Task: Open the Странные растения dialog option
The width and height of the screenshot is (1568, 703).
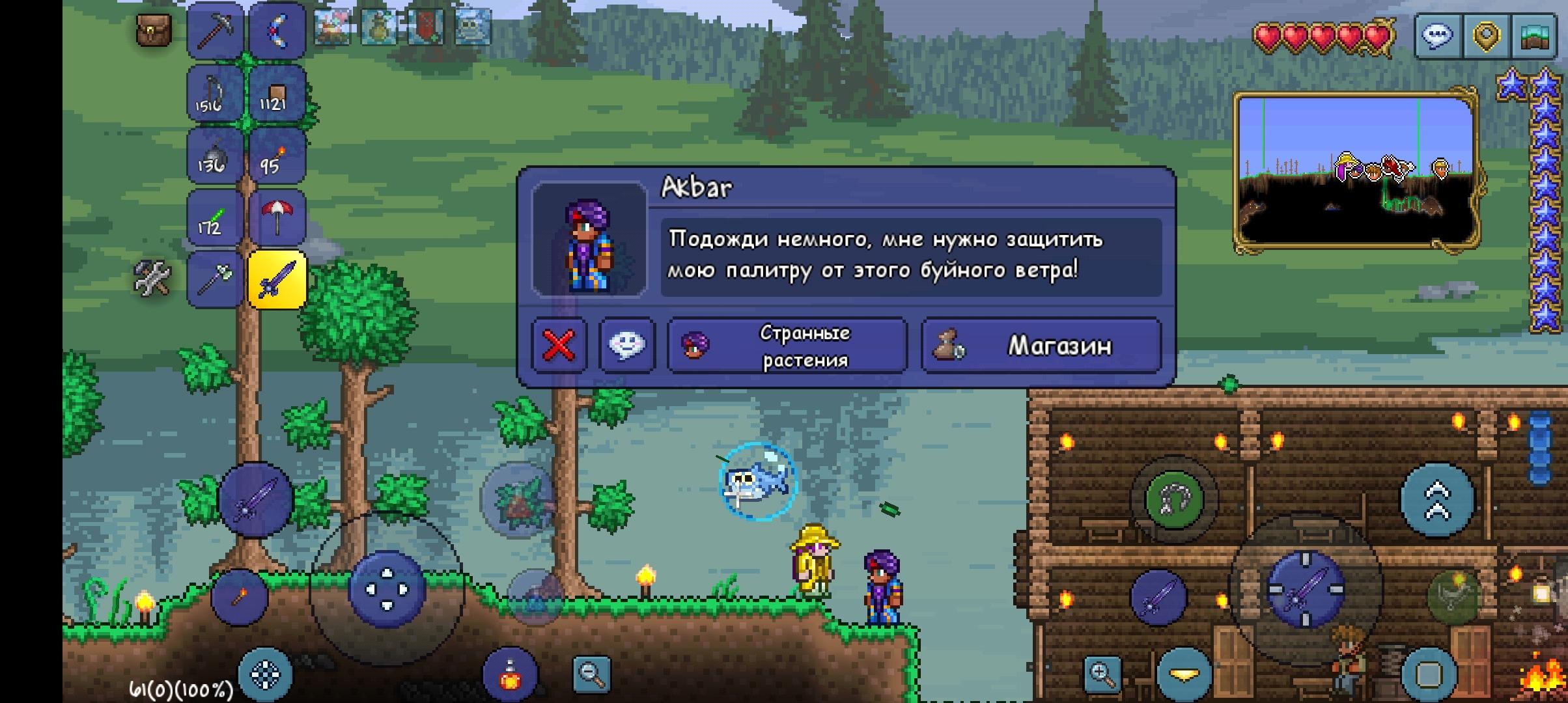Action: [x=785, y=346]
